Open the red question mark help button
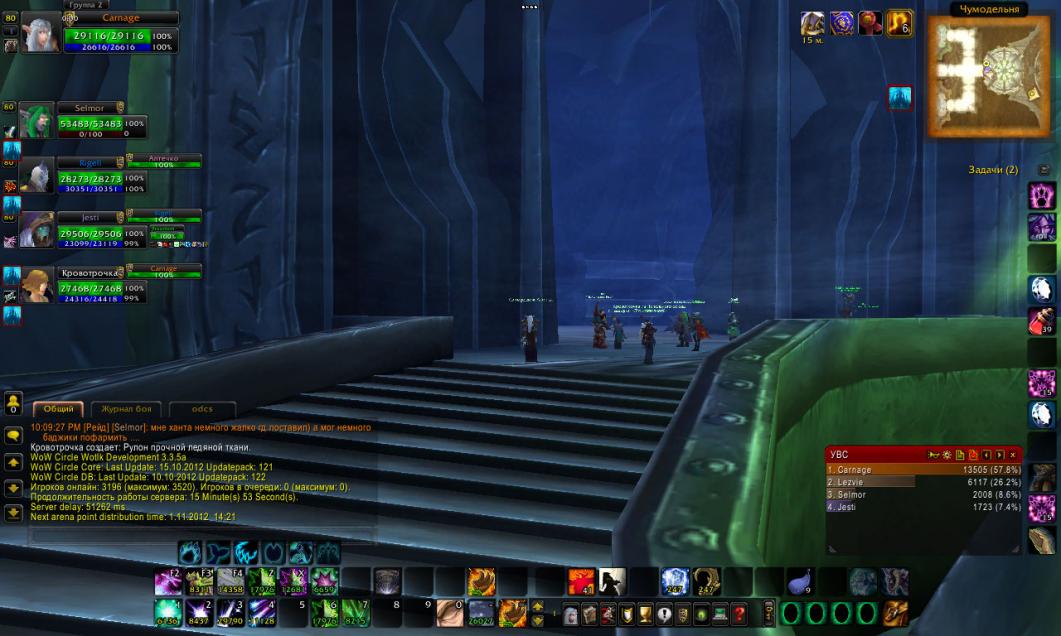 pyautogui.click(x=739, y=613)
